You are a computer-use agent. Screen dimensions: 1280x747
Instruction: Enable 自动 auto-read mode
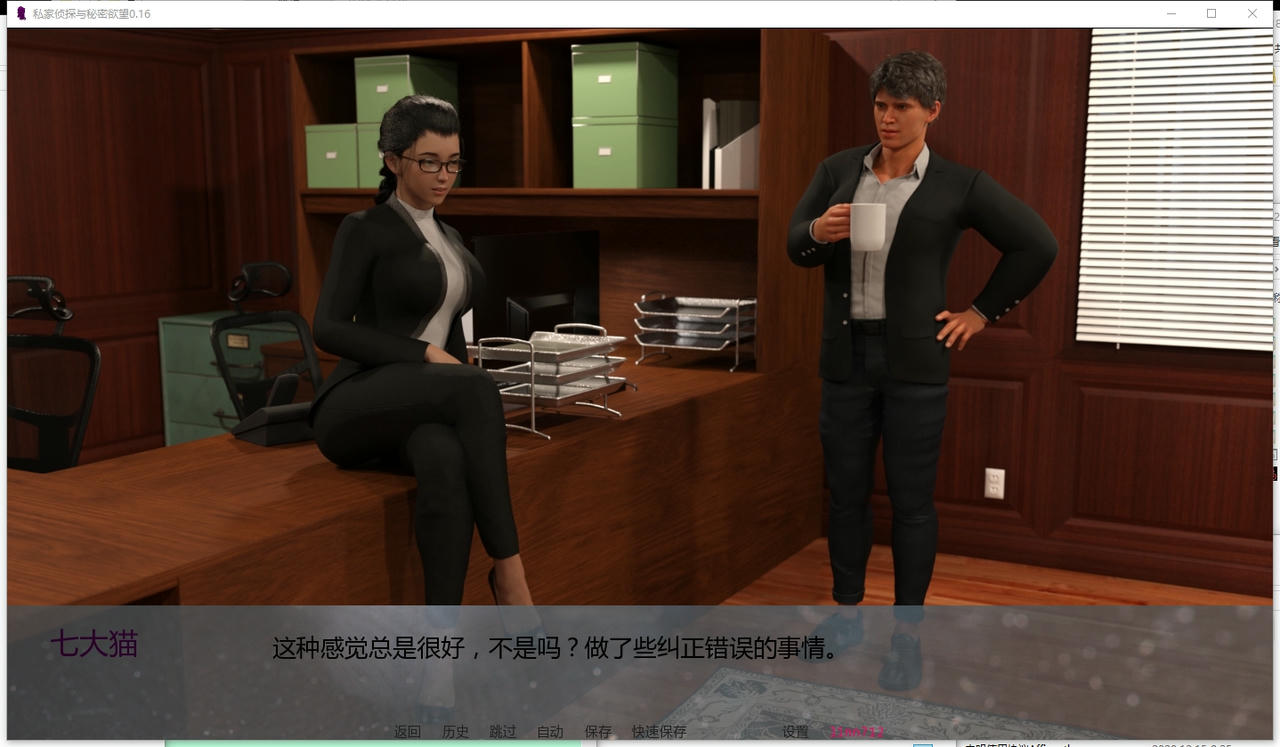coord(549,731)
